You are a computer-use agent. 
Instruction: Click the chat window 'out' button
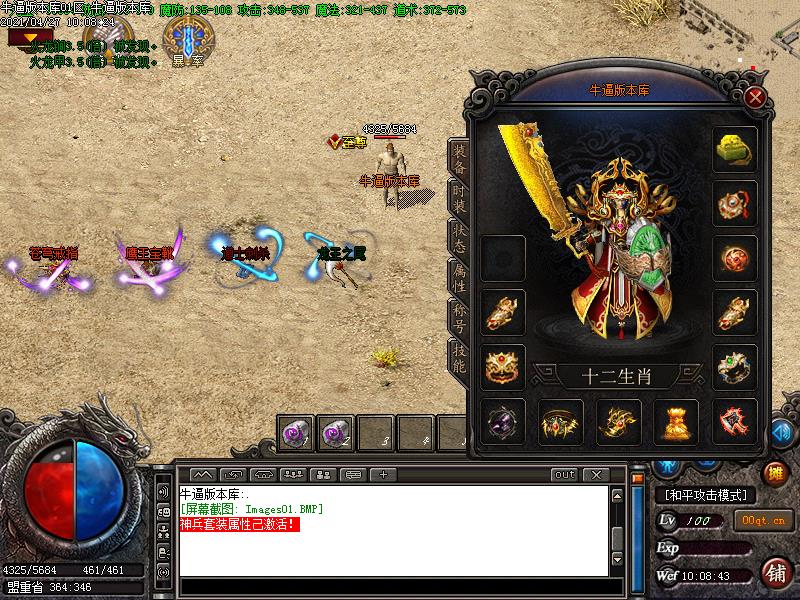tap(565, 474)
